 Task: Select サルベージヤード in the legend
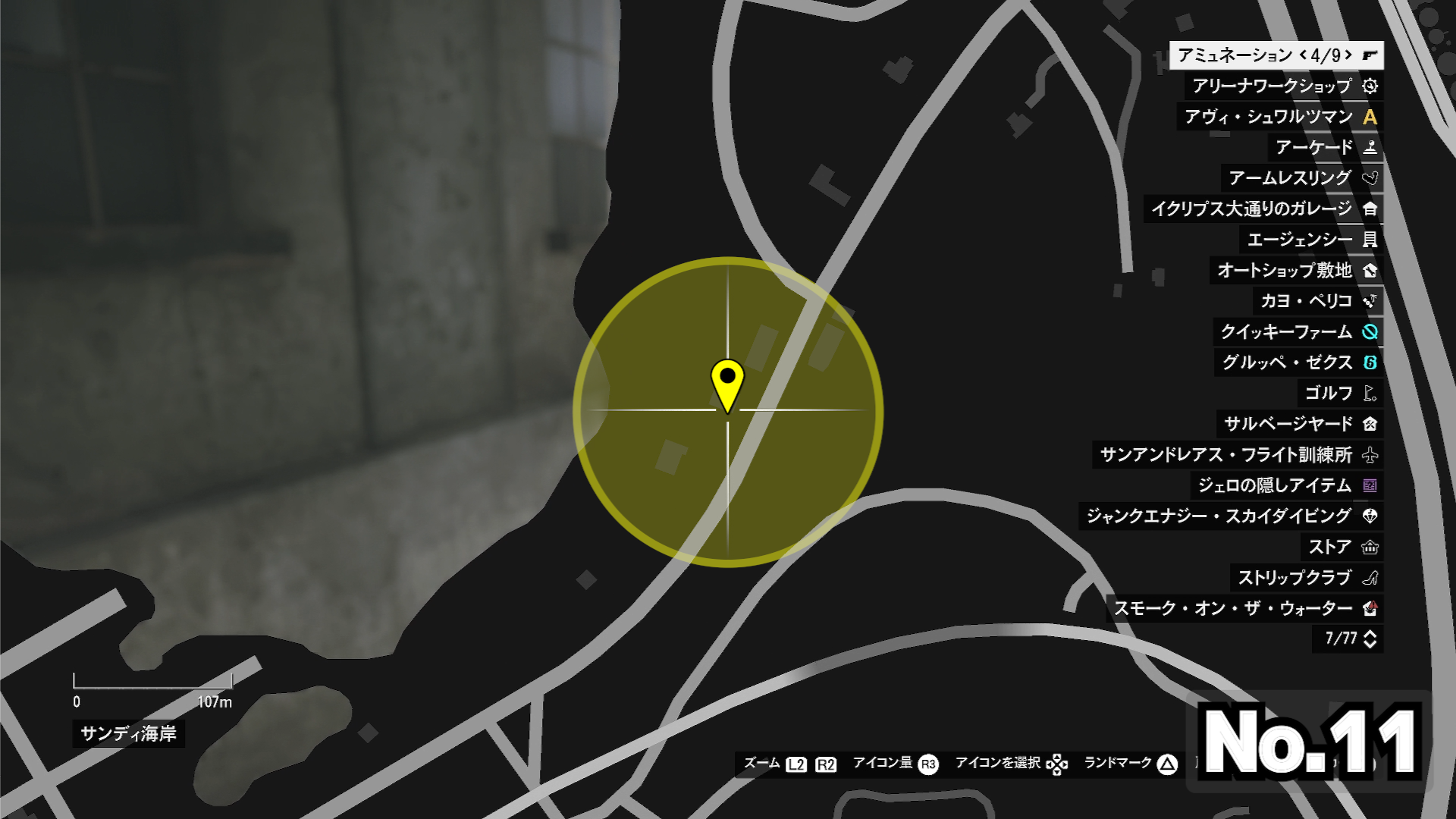click(1299, 424)
